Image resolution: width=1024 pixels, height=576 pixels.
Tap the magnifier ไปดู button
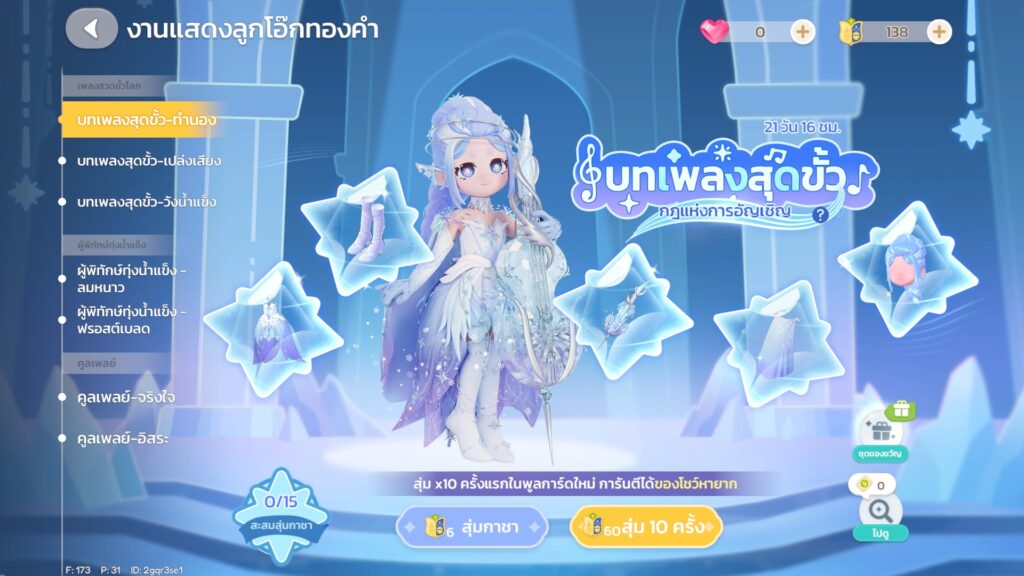click(880, 513)
